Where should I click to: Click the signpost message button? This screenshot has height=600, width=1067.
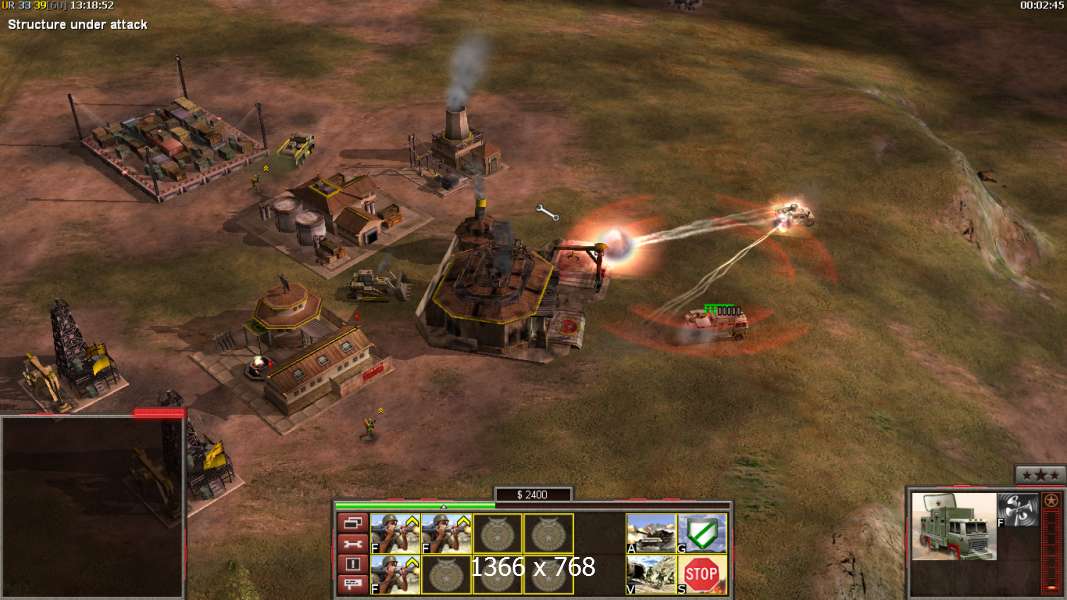tap(352, 584)
